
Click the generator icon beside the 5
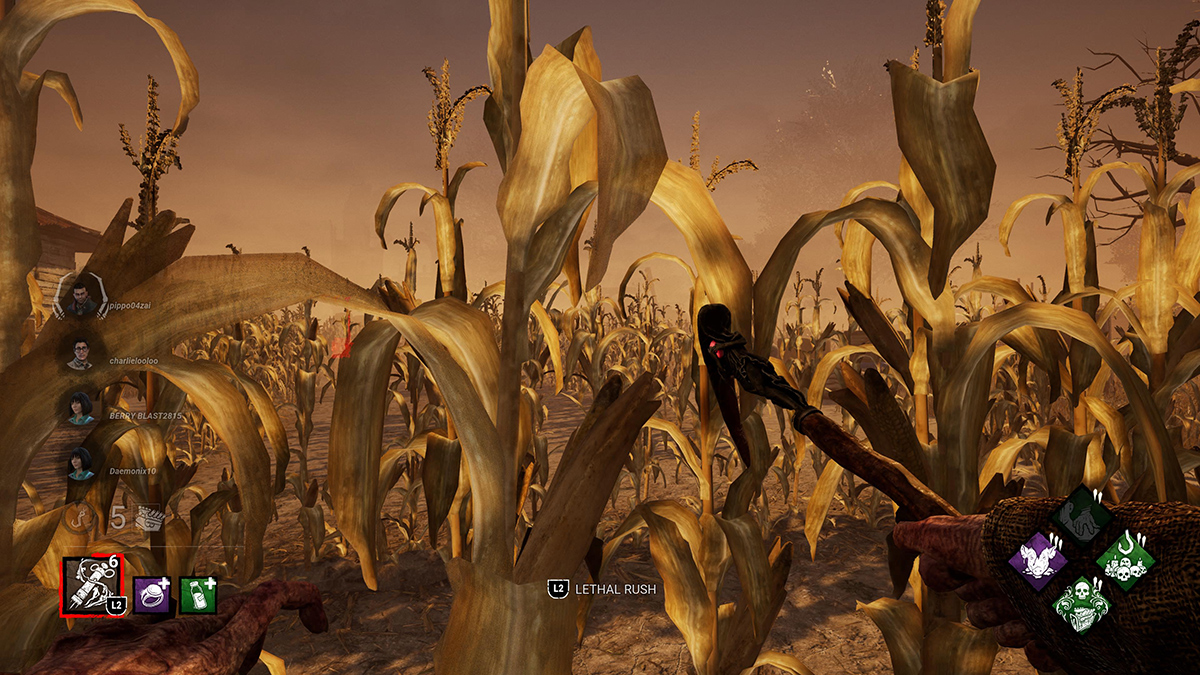(x=149, y=516)
